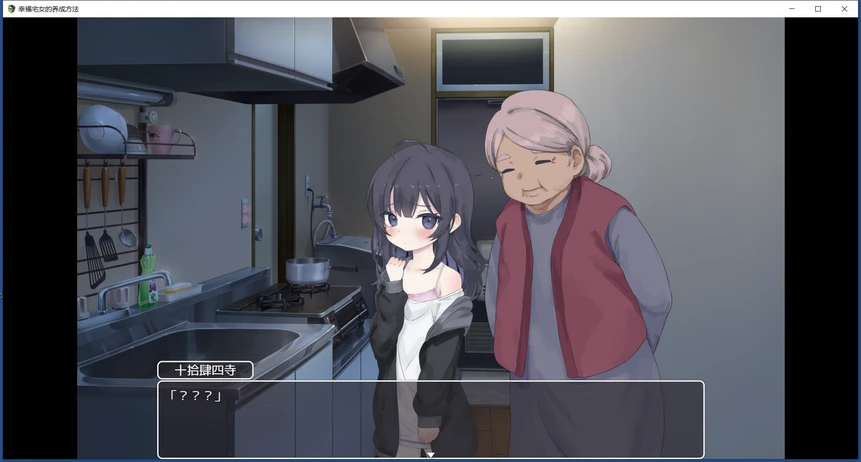
Task: Maximize the game window
Action: coord(818,9)
